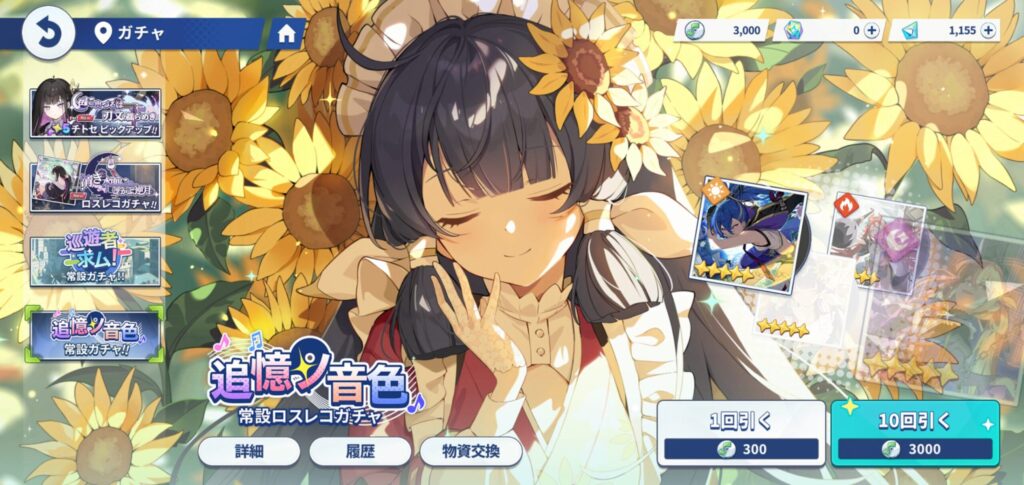Open the 詳細 details button
1024x485 pixels.
tap(249, 451)
